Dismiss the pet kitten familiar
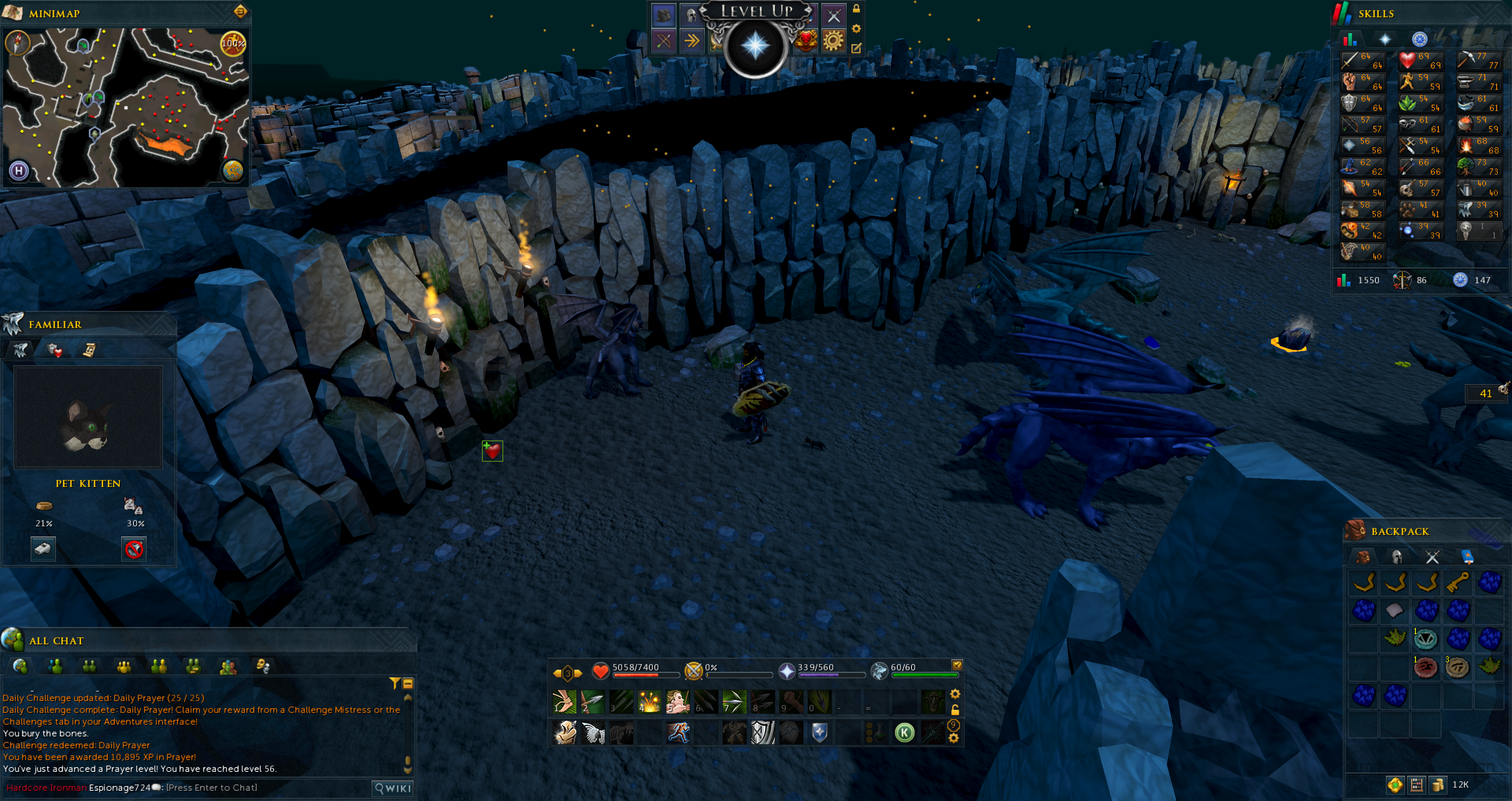Viewport: 1512px width, 801px height. 134,549
